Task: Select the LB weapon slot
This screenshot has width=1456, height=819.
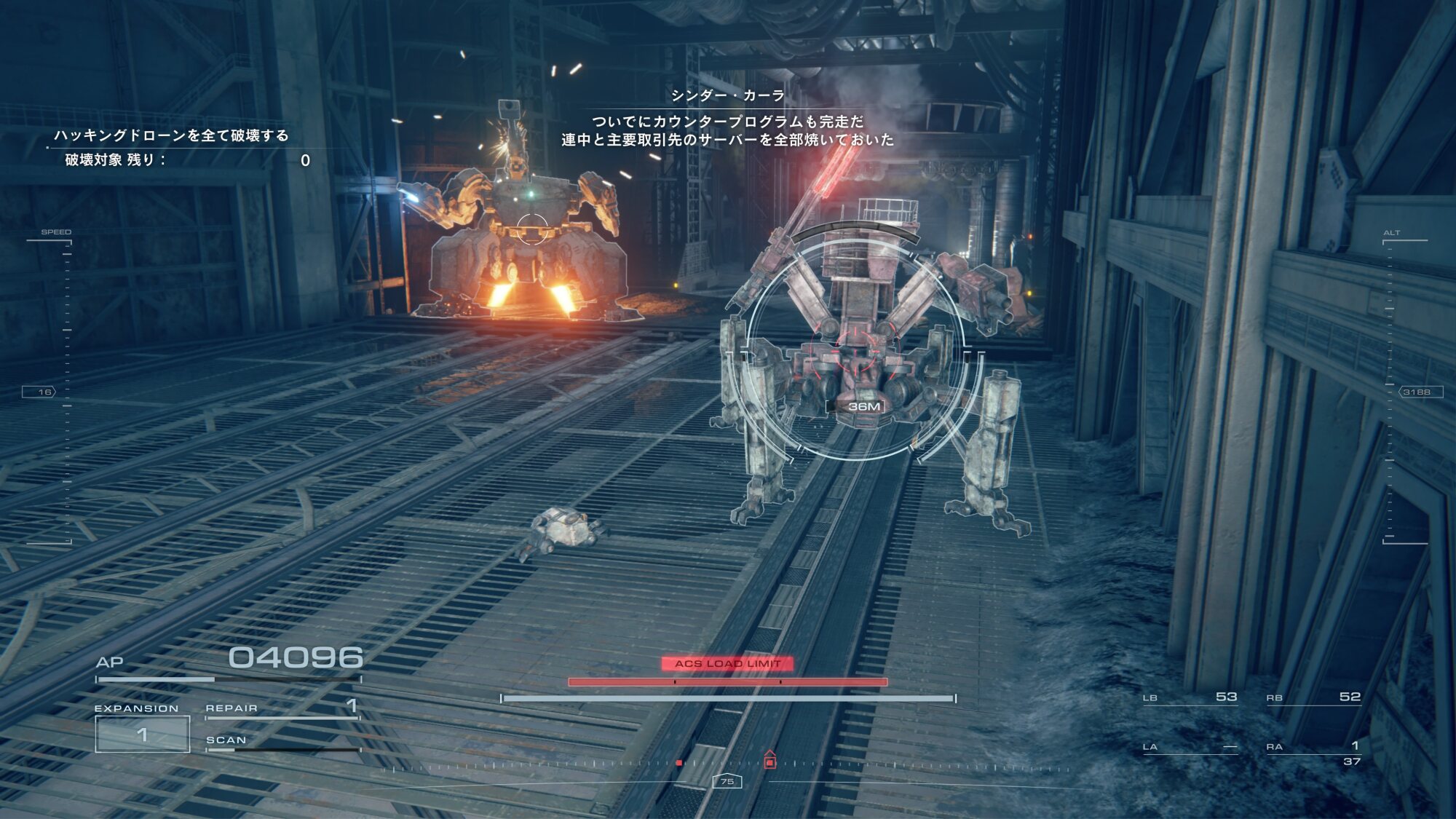Action: (1190, 697)
